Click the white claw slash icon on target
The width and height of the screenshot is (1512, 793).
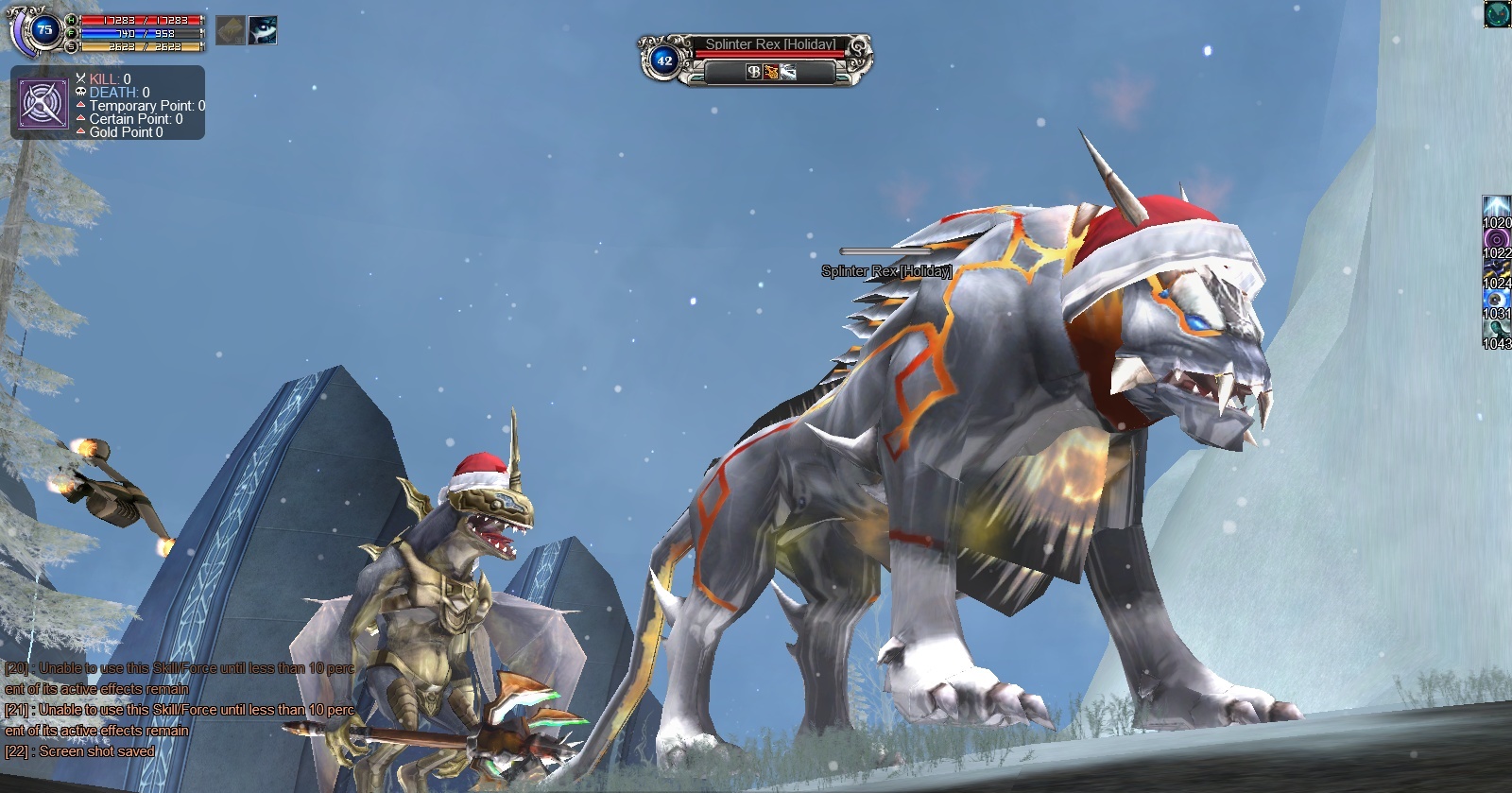[787, 72]
